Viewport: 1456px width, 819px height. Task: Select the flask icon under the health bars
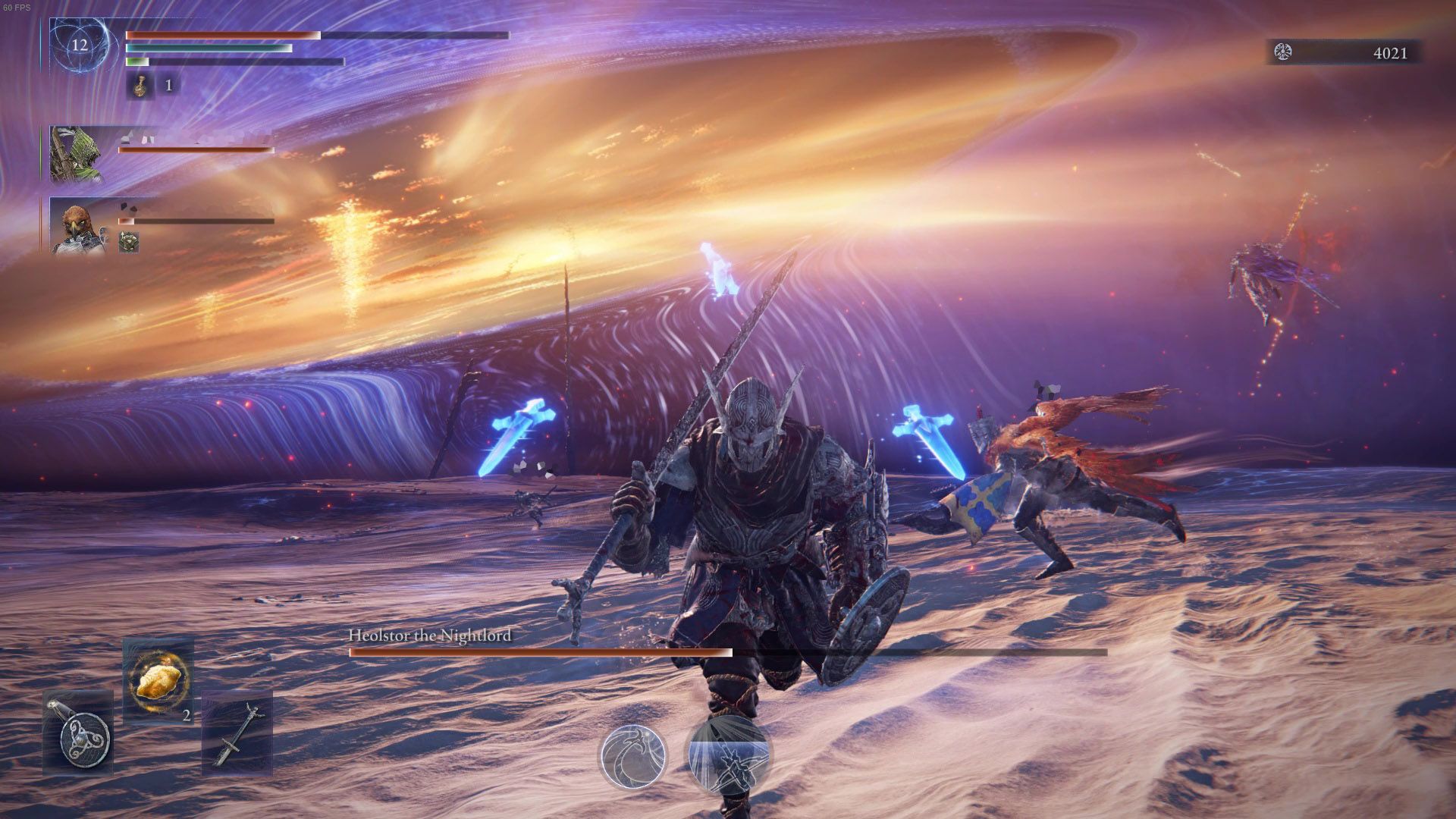tap(139, 86)
